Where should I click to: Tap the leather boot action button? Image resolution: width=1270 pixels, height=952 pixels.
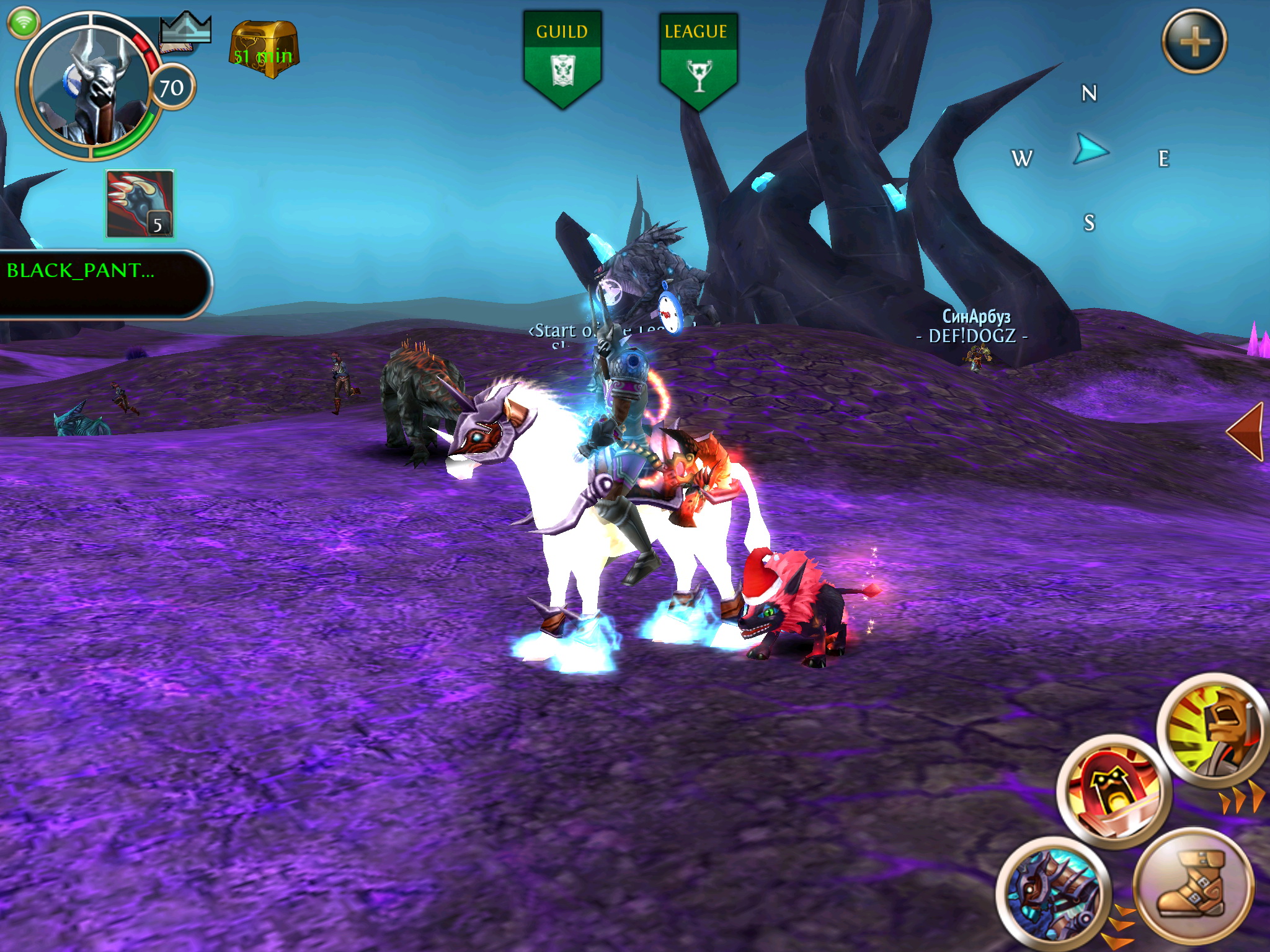pyautogui.click(x=1192, y=886)
